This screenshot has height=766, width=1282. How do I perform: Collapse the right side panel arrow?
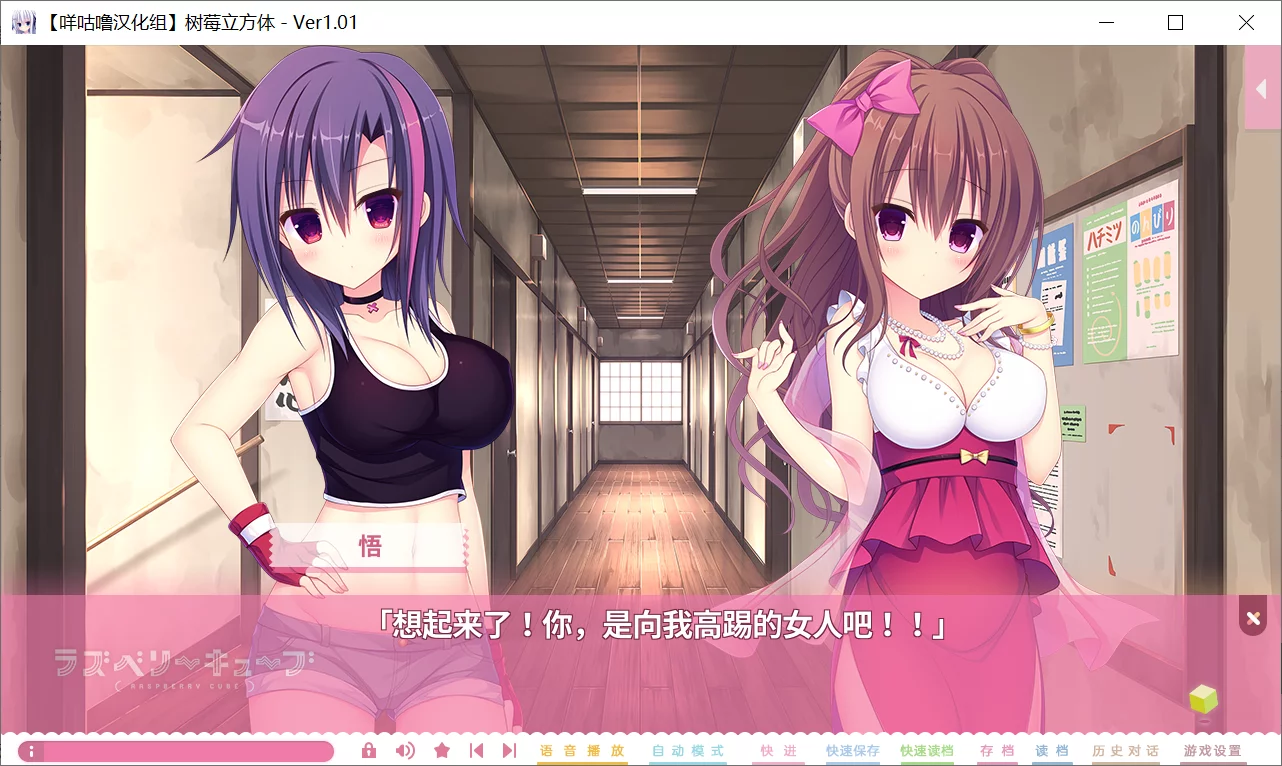pos(1263,88)
